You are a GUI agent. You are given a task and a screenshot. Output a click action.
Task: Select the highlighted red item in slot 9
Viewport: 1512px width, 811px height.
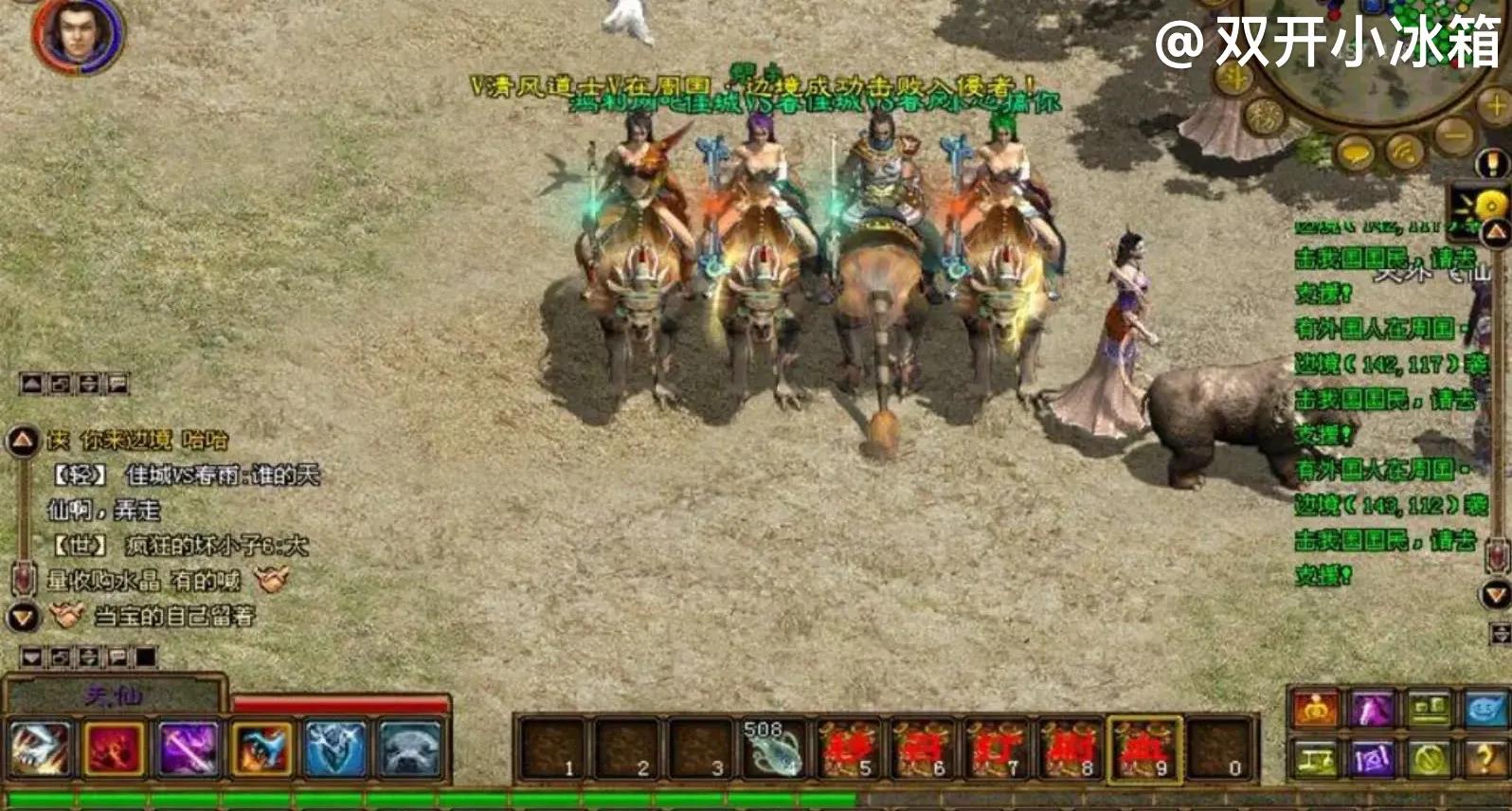[x=1145, y=748]
